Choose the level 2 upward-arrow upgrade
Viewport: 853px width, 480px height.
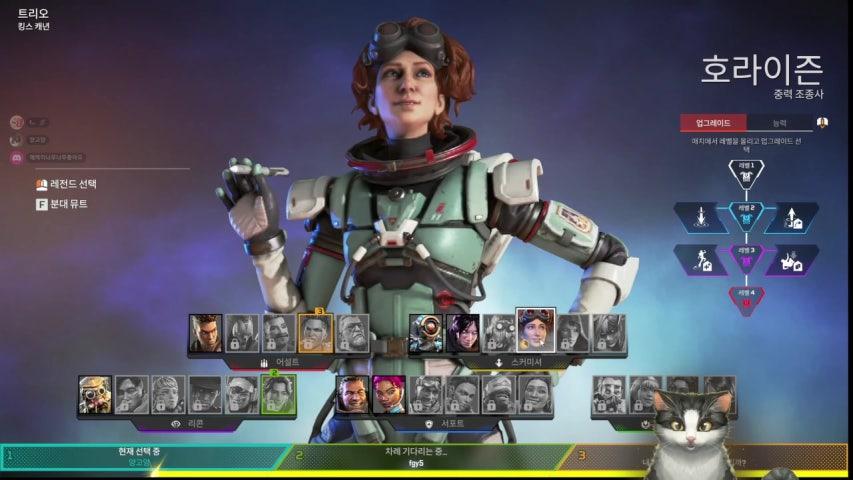pyautogui.click(x=792, y=217)
